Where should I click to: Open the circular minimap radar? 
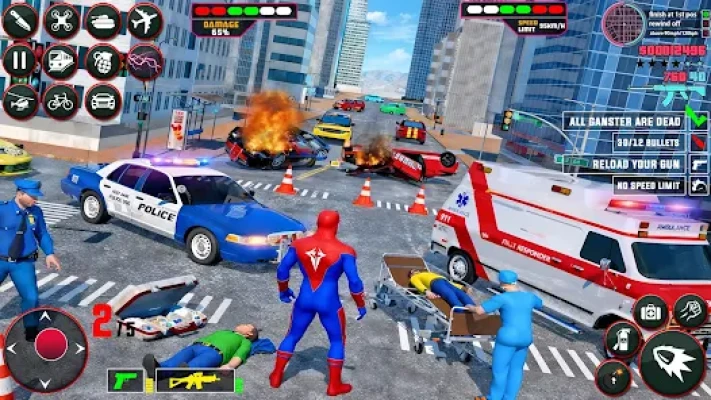[625, 23]
